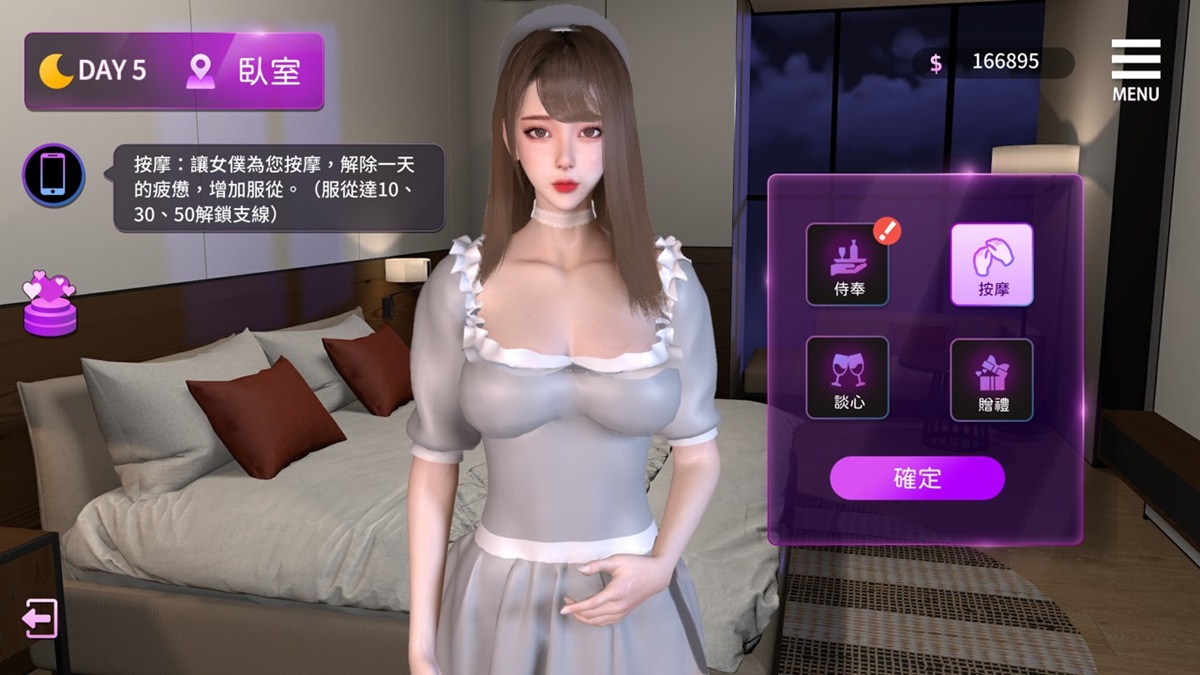Open the smartphone icon

(x=53, y=175)
